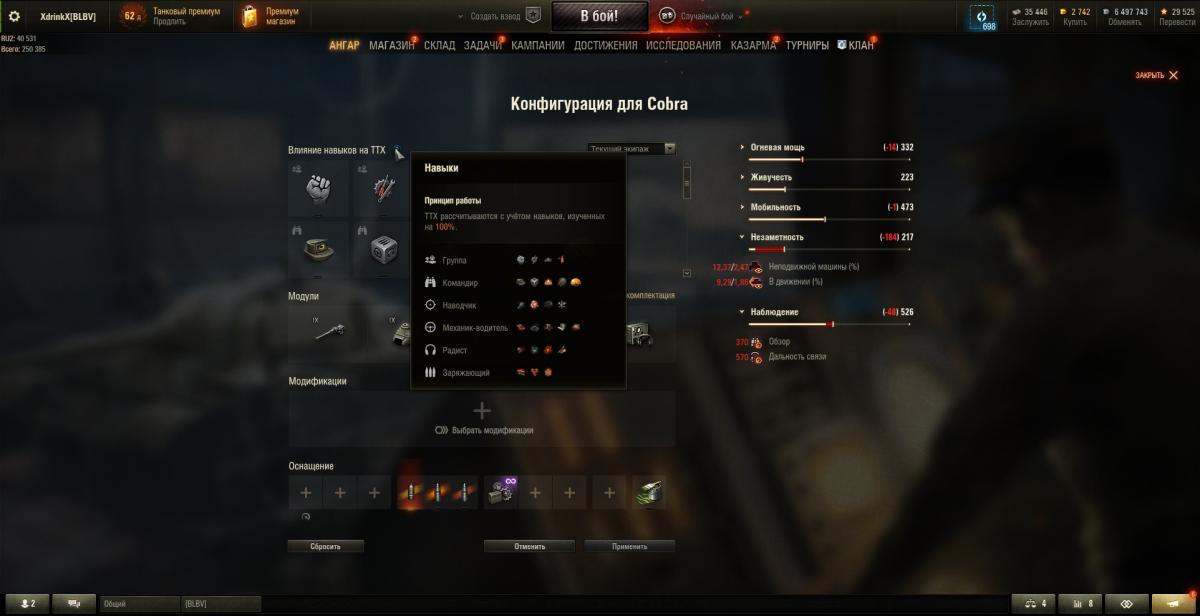Open the ЗАДАЧИ tab
Screen dimensions: 1200x616
482,45
